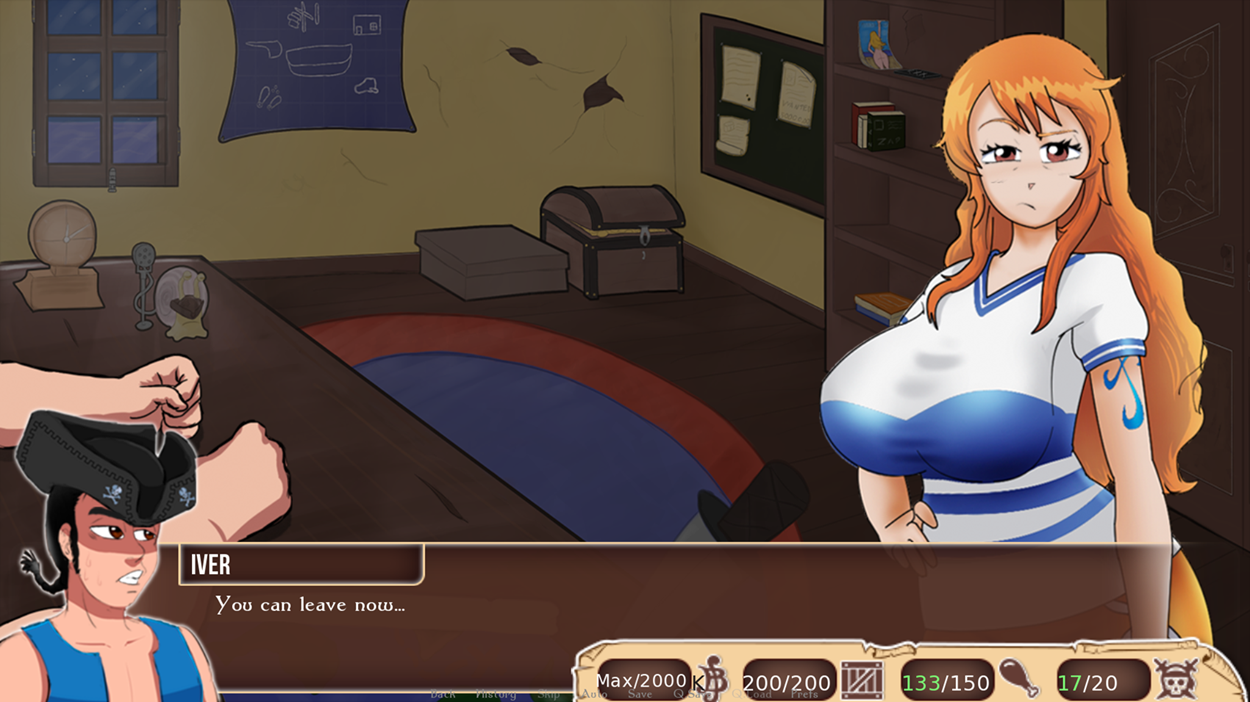Image resolution: width=1250 pixels, height=702 pixels.
Task: Activate the Skip quick-menu button
Action: click(548, 694)
